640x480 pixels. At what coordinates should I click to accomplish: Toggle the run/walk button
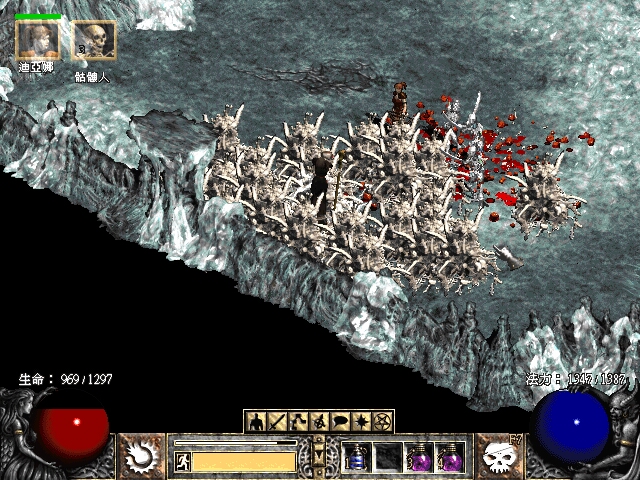(183, 461)
